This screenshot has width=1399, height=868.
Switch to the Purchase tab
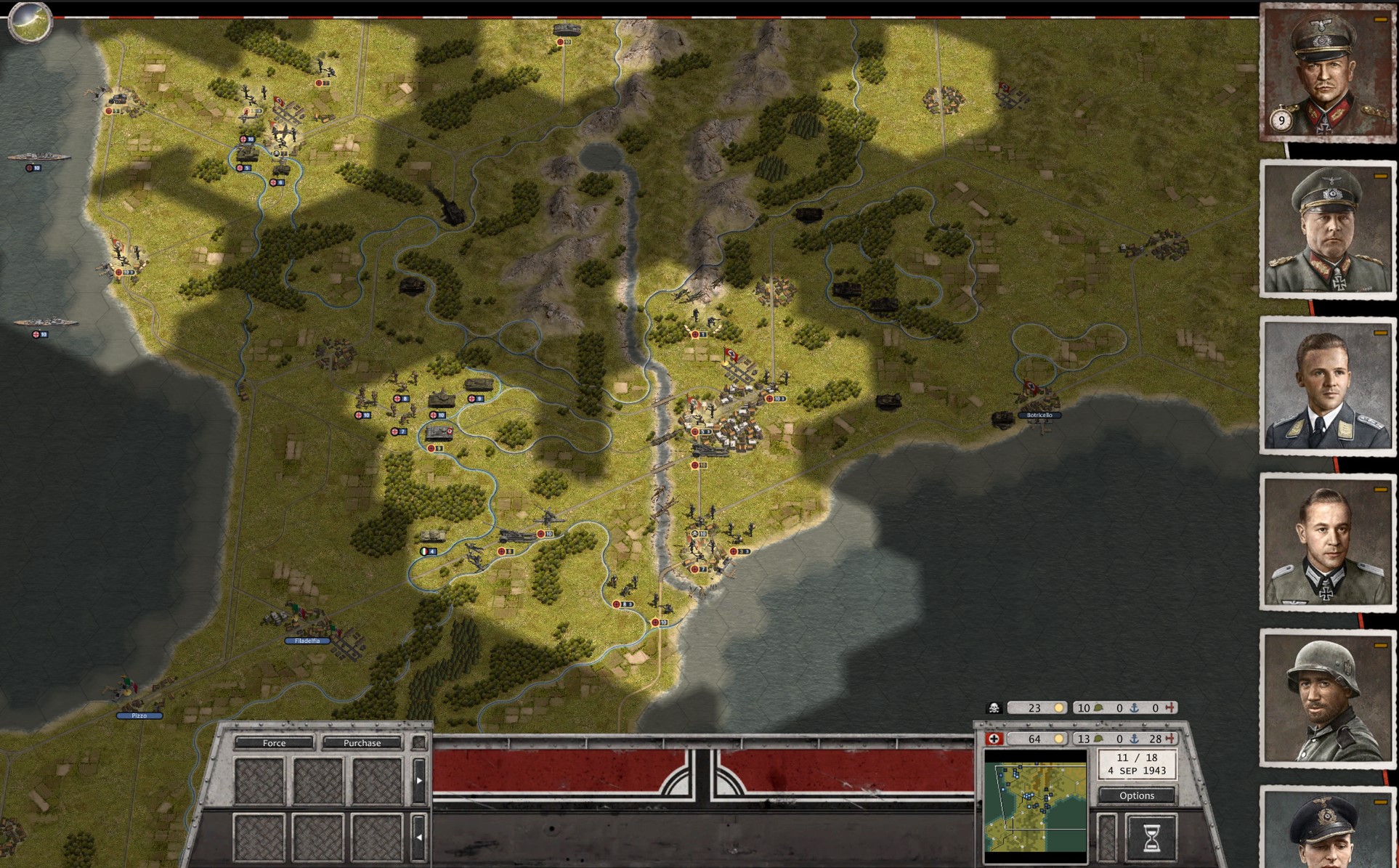pyautogui.click(x=361, y=743)
